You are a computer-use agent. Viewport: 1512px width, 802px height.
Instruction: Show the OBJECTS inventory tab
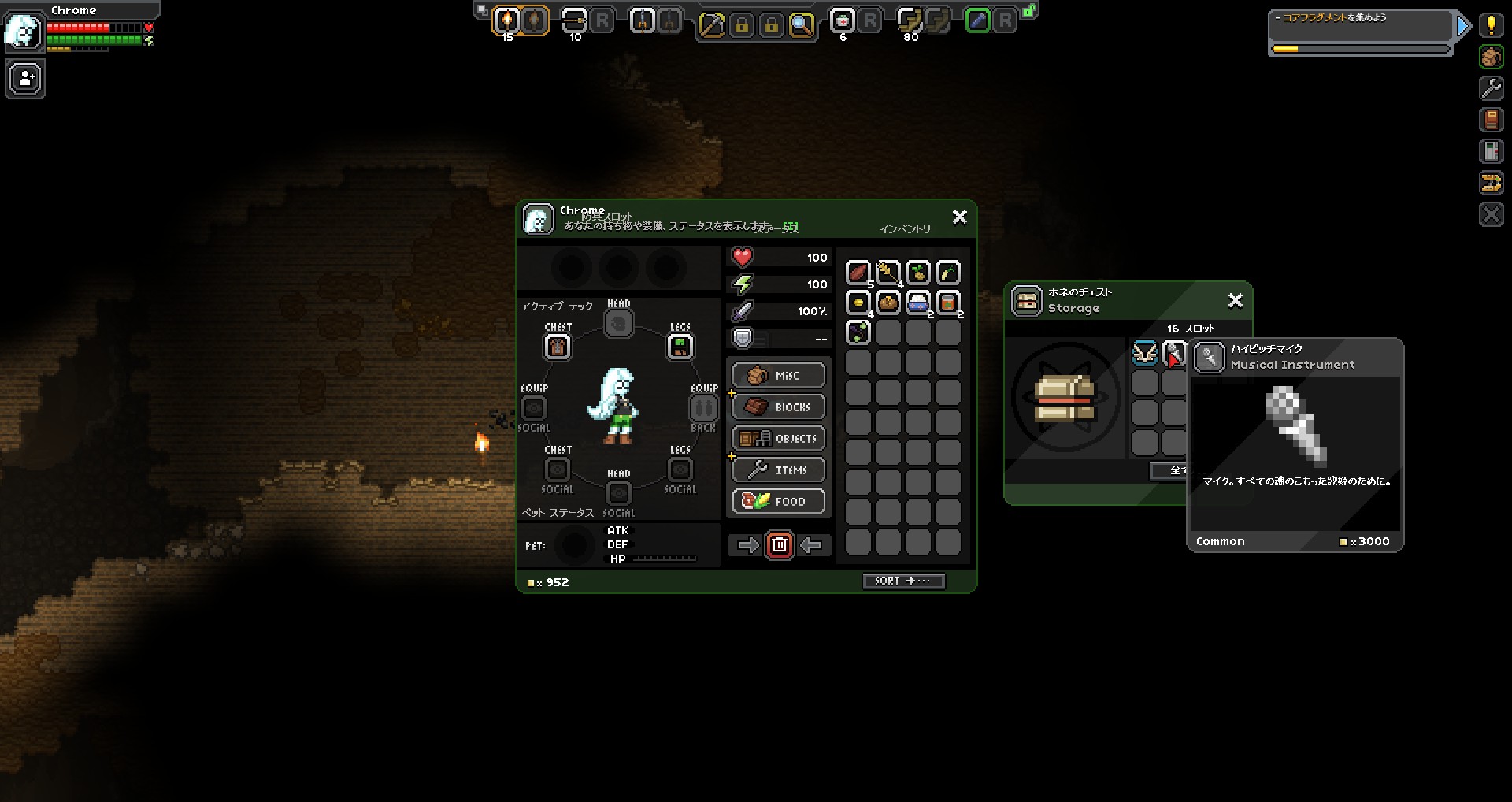click(778, 438)
